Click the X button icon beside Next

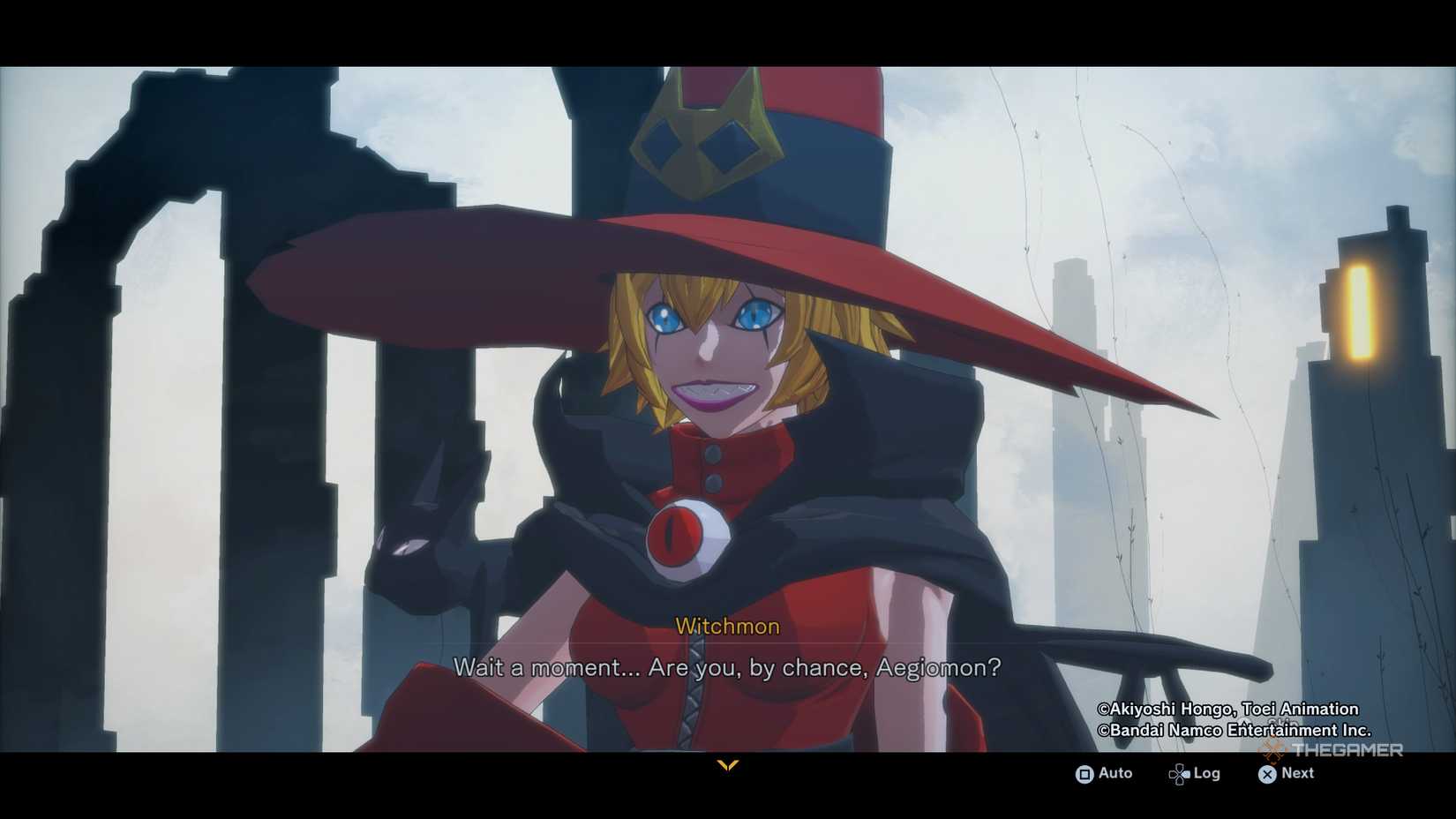[x=1265, y=774]
